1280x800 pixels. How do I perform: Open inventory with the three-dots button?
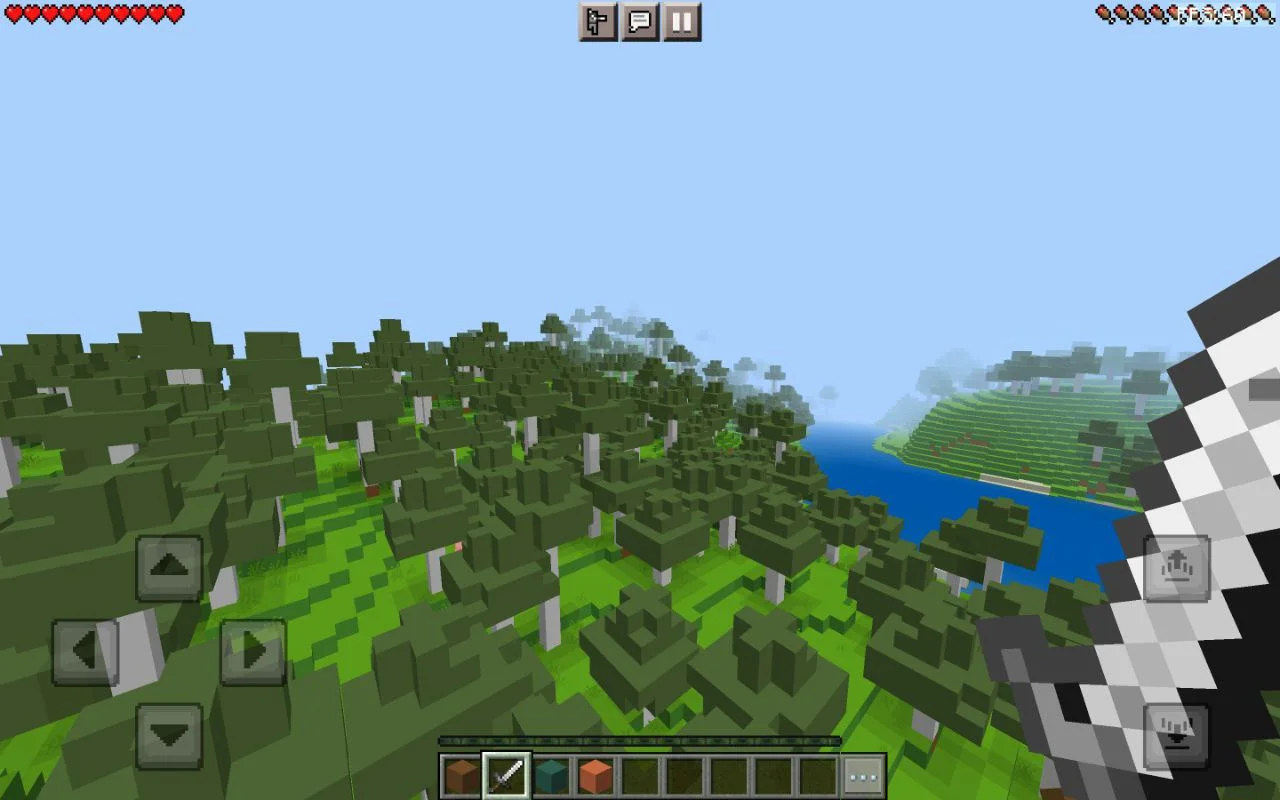coord(863,776)
